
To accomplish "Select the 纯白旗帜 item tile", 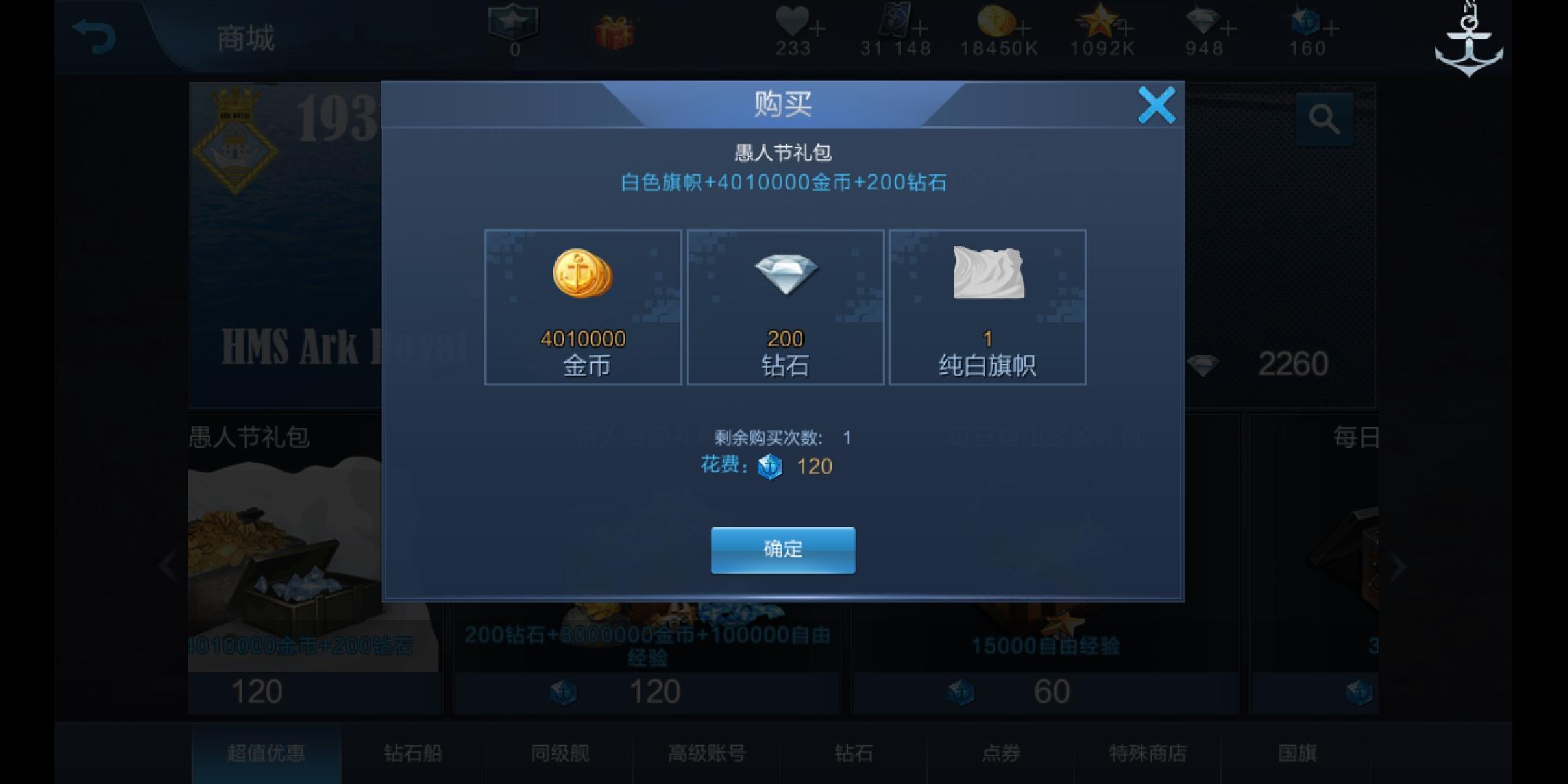I will (x=987, y=309).
